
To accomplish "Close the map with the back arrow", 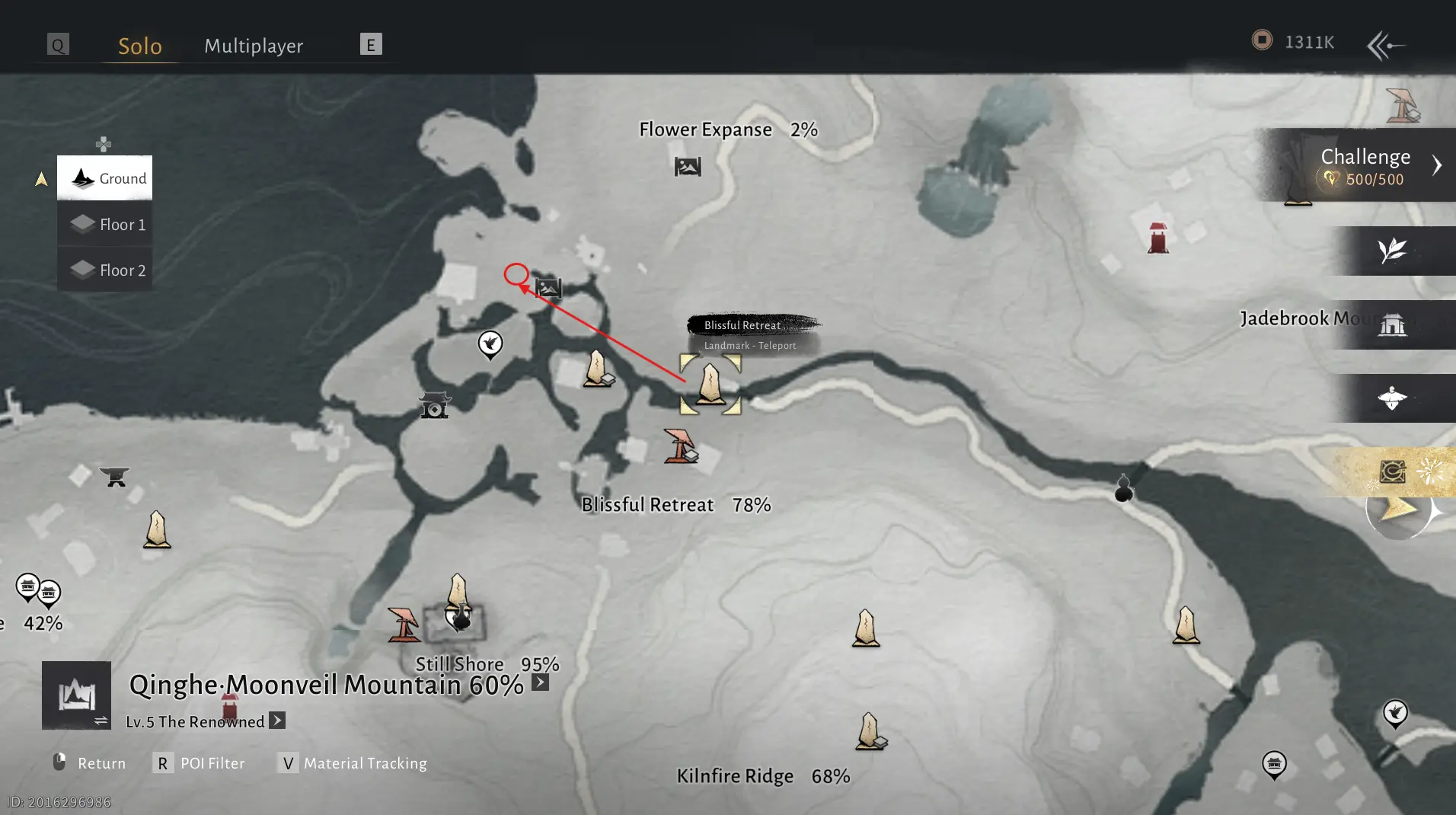I will click(1385, 46).
